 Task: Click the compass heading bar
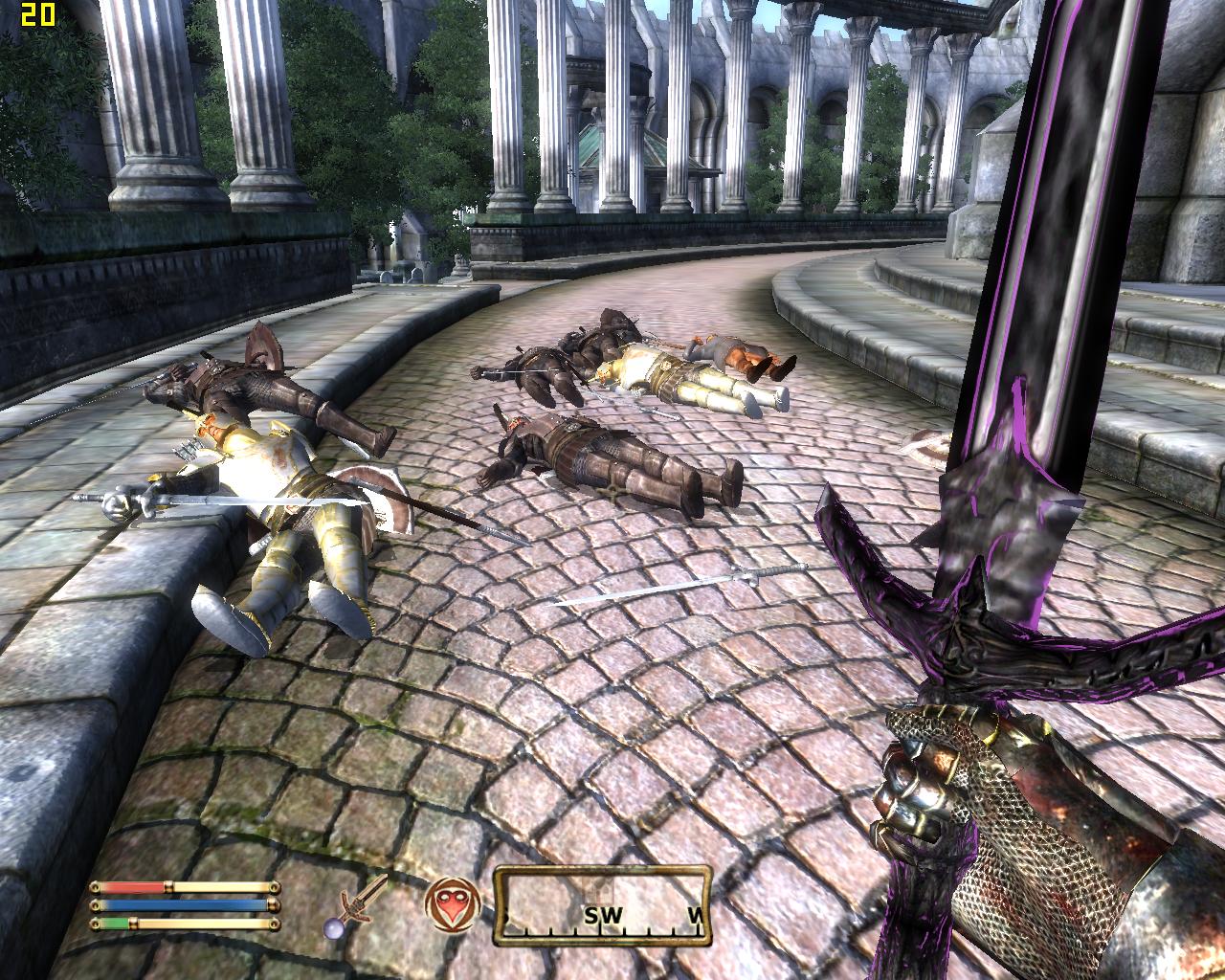click(x=603, y=905)
